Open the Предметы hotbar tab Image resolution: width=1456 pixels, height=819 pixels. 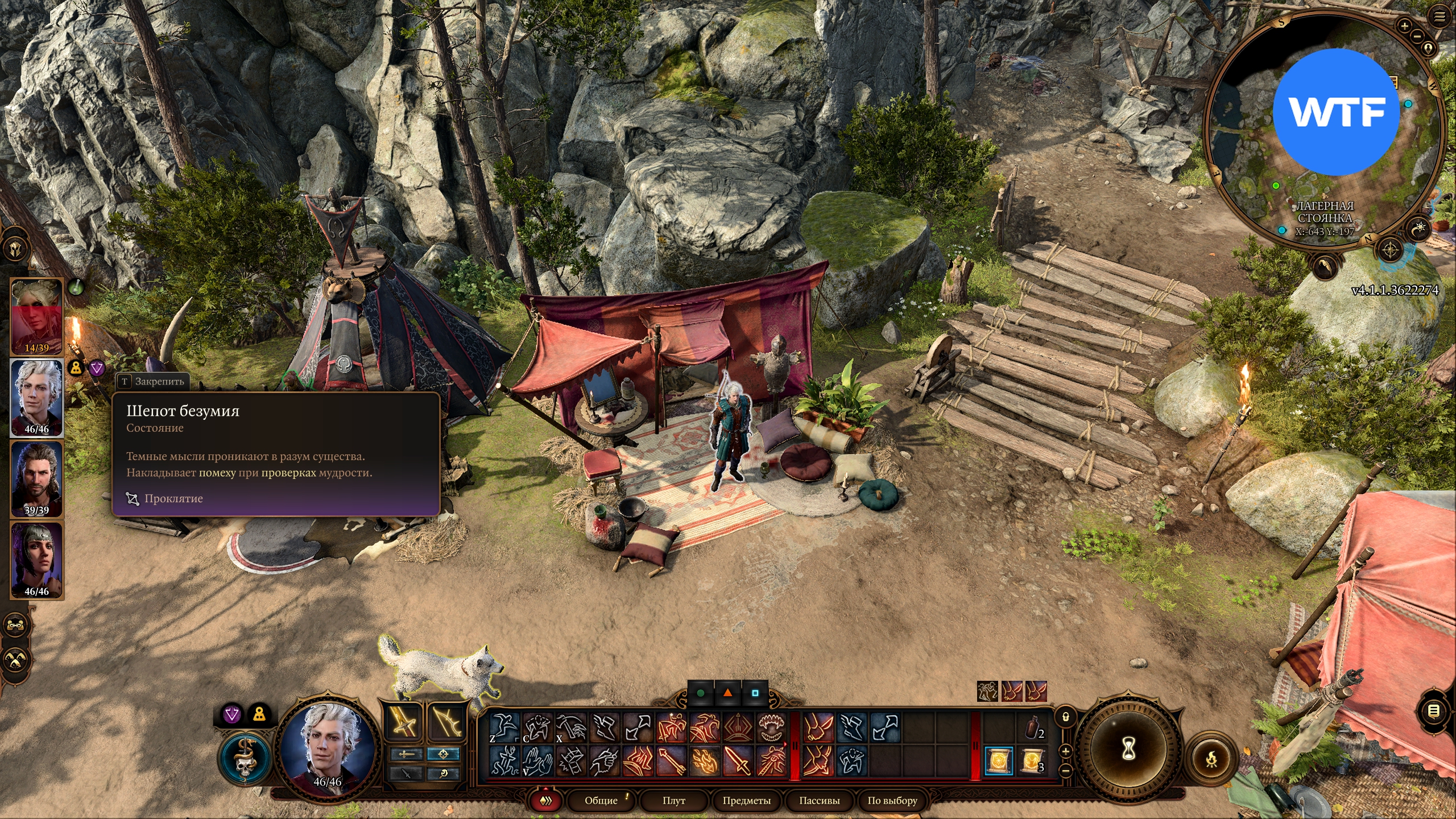[x=746, y=800]
